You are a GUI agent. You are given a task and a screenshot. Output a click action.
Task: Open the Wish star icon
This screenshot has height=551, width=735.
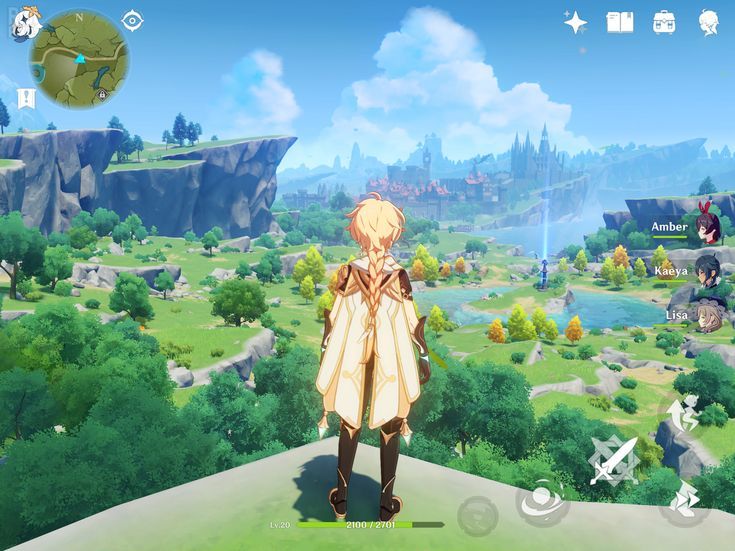[575, 22]
